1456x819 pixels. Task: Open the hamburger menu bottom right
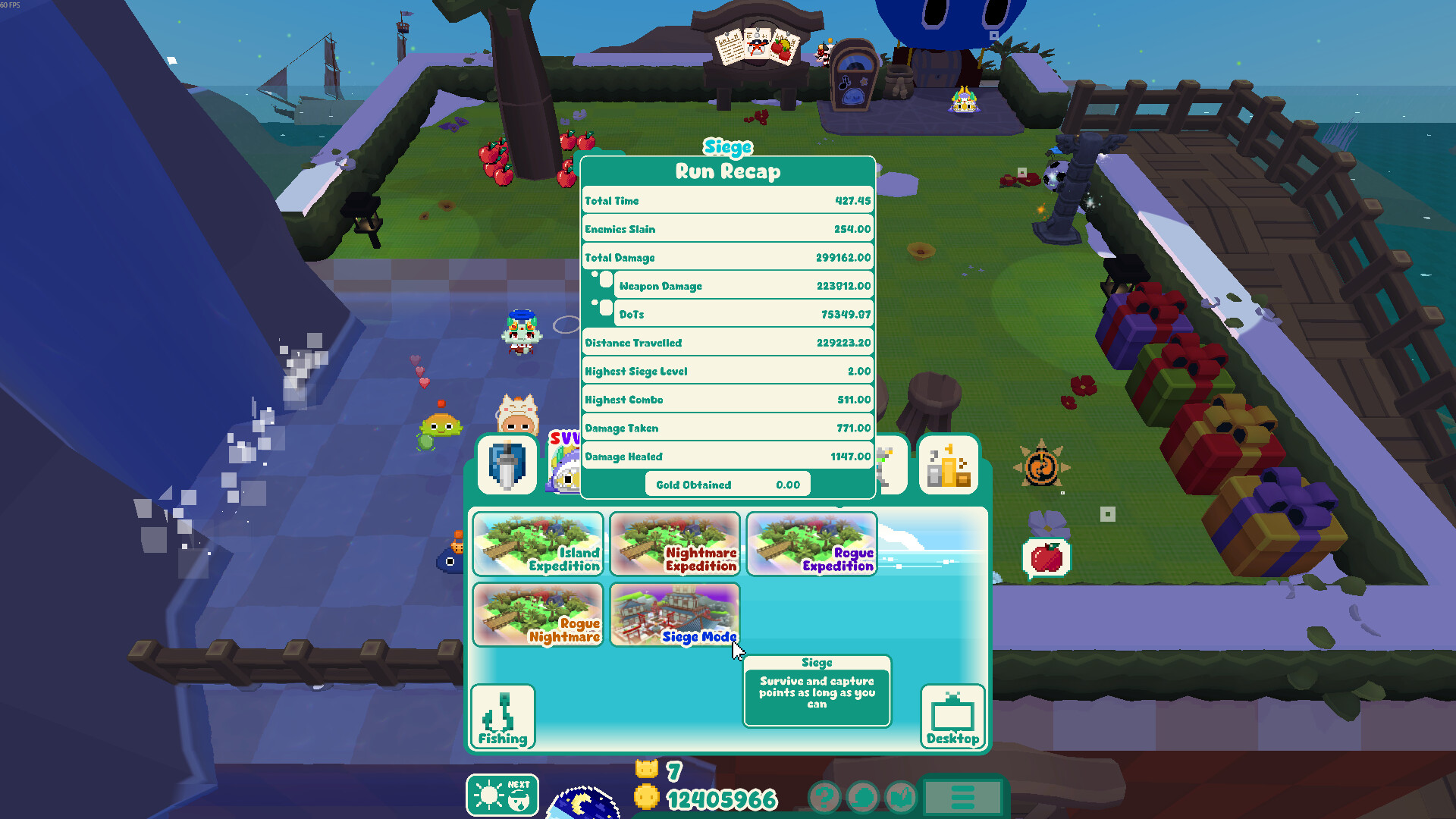[x=963, y=798]
